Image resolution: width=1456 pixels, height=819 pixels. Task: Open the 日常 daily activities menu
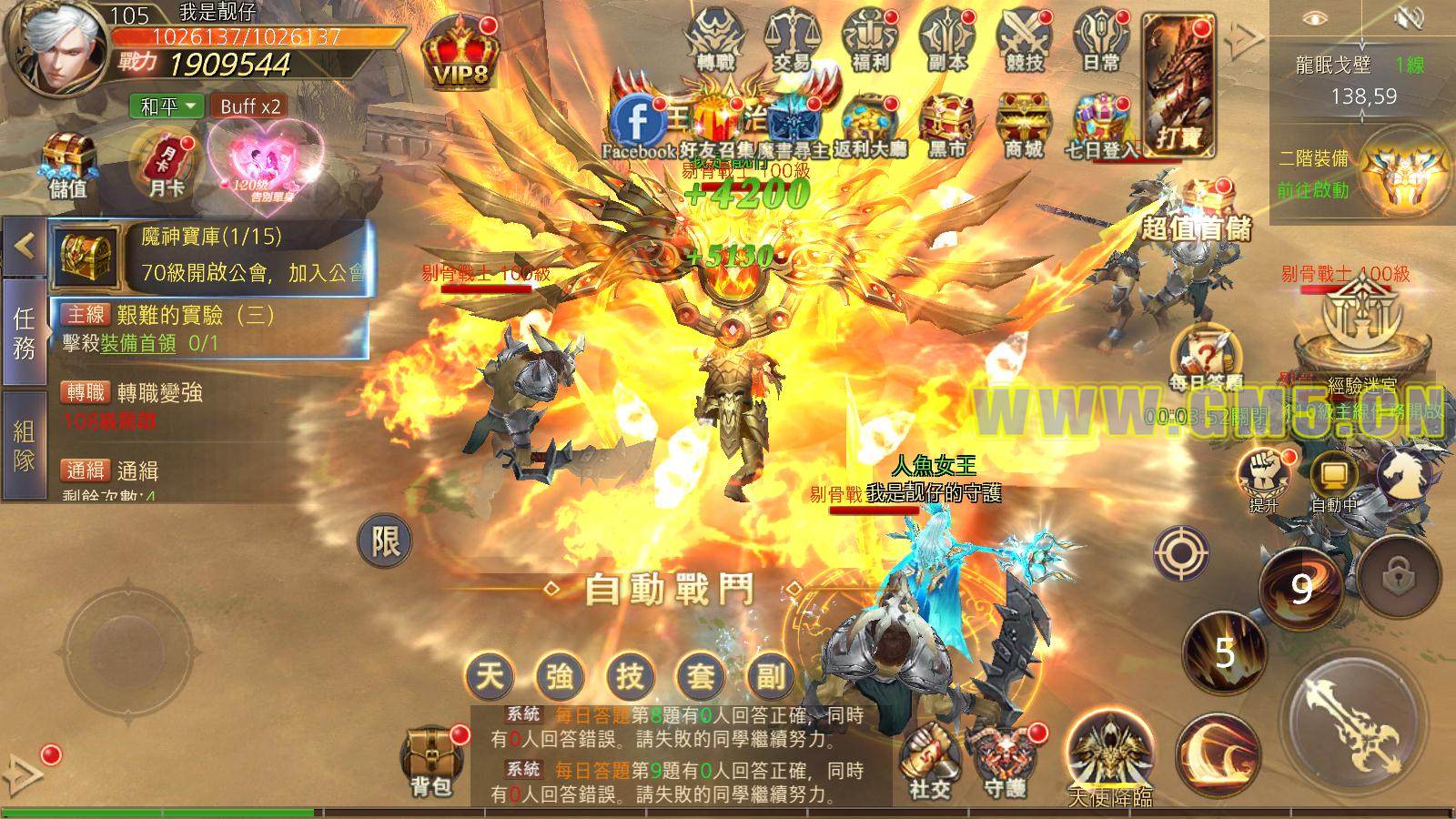[1100, 40]
